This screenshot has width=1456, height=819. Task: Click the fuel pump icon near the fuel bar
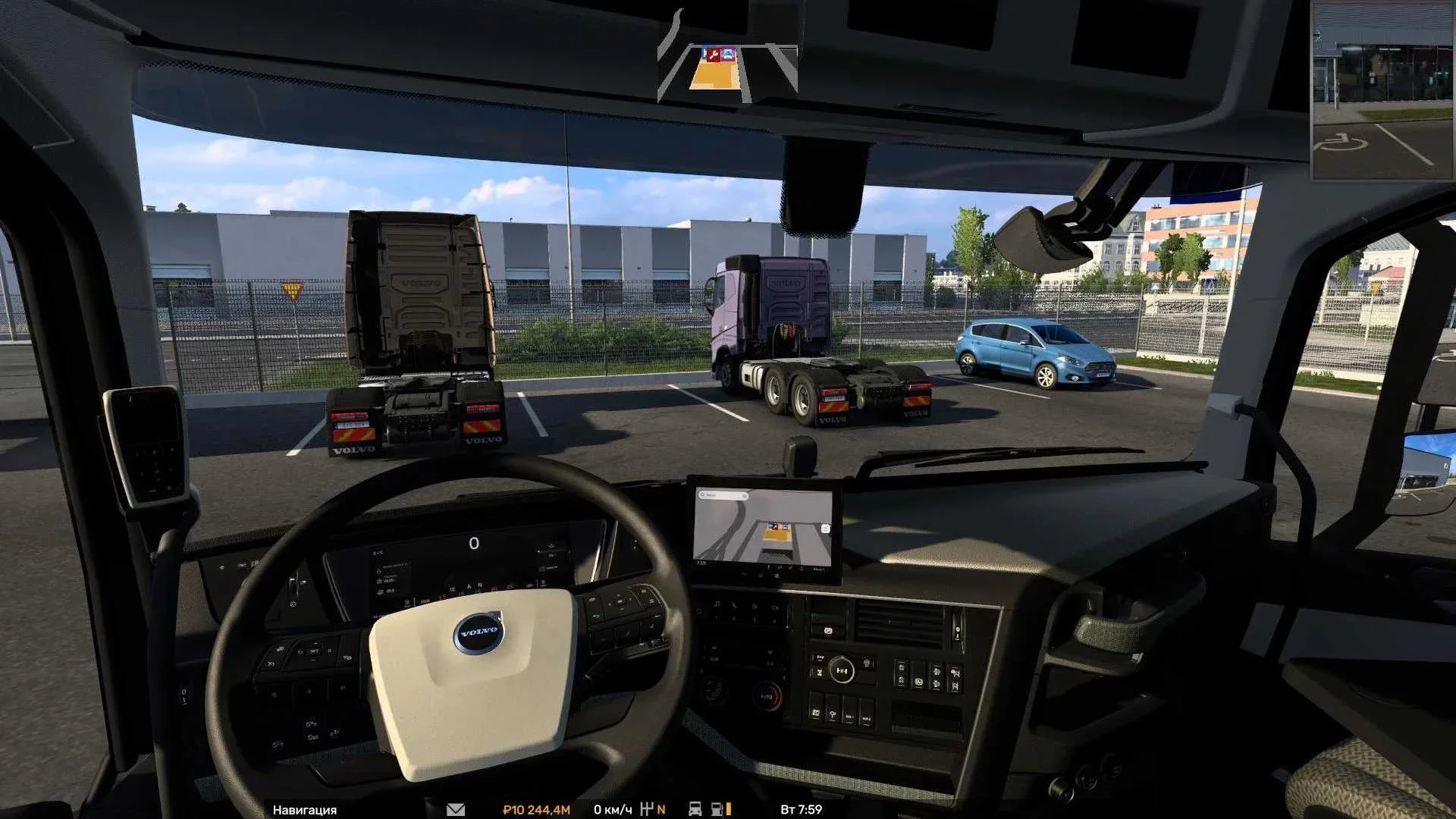click(717, 808)
